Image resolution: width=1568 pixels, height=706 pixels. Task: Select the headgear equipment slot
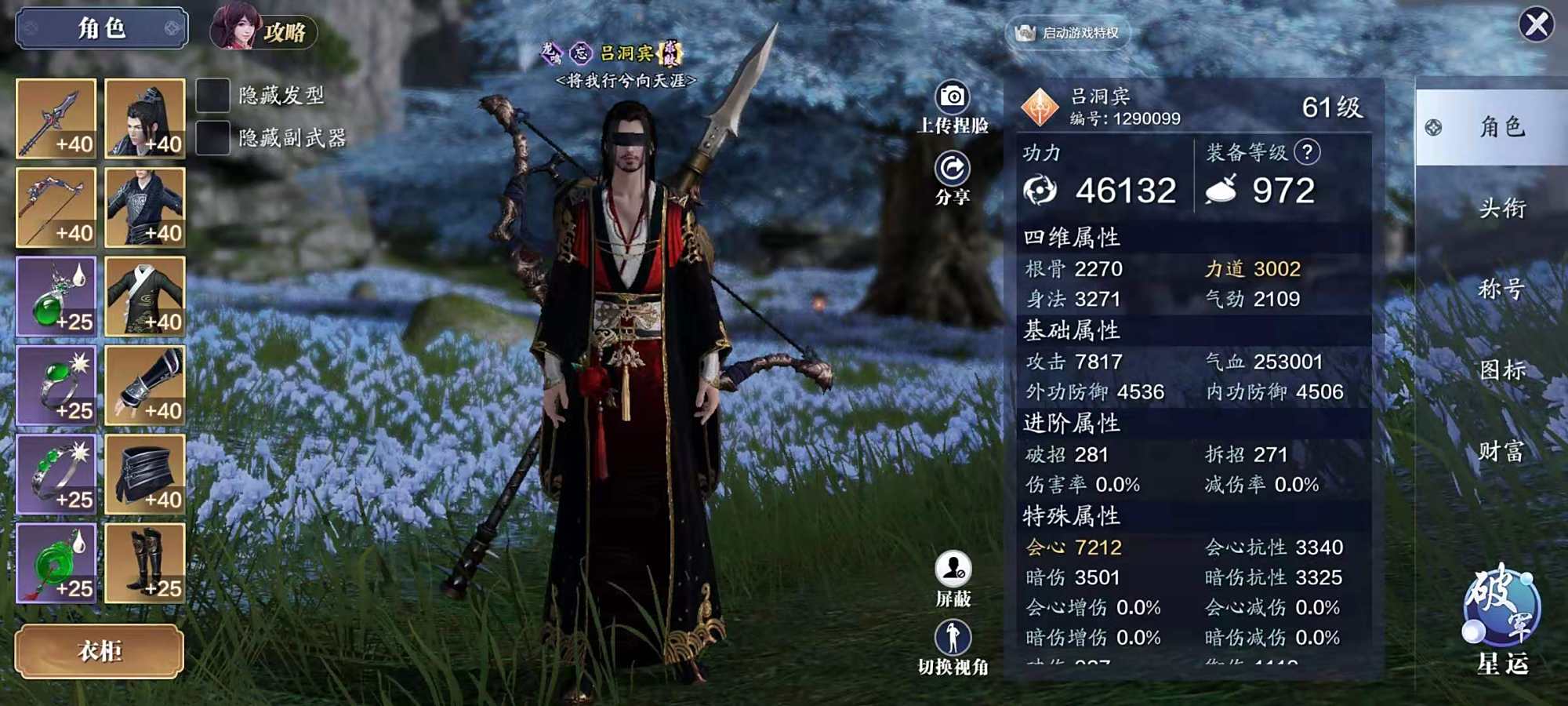pos(145,118)
